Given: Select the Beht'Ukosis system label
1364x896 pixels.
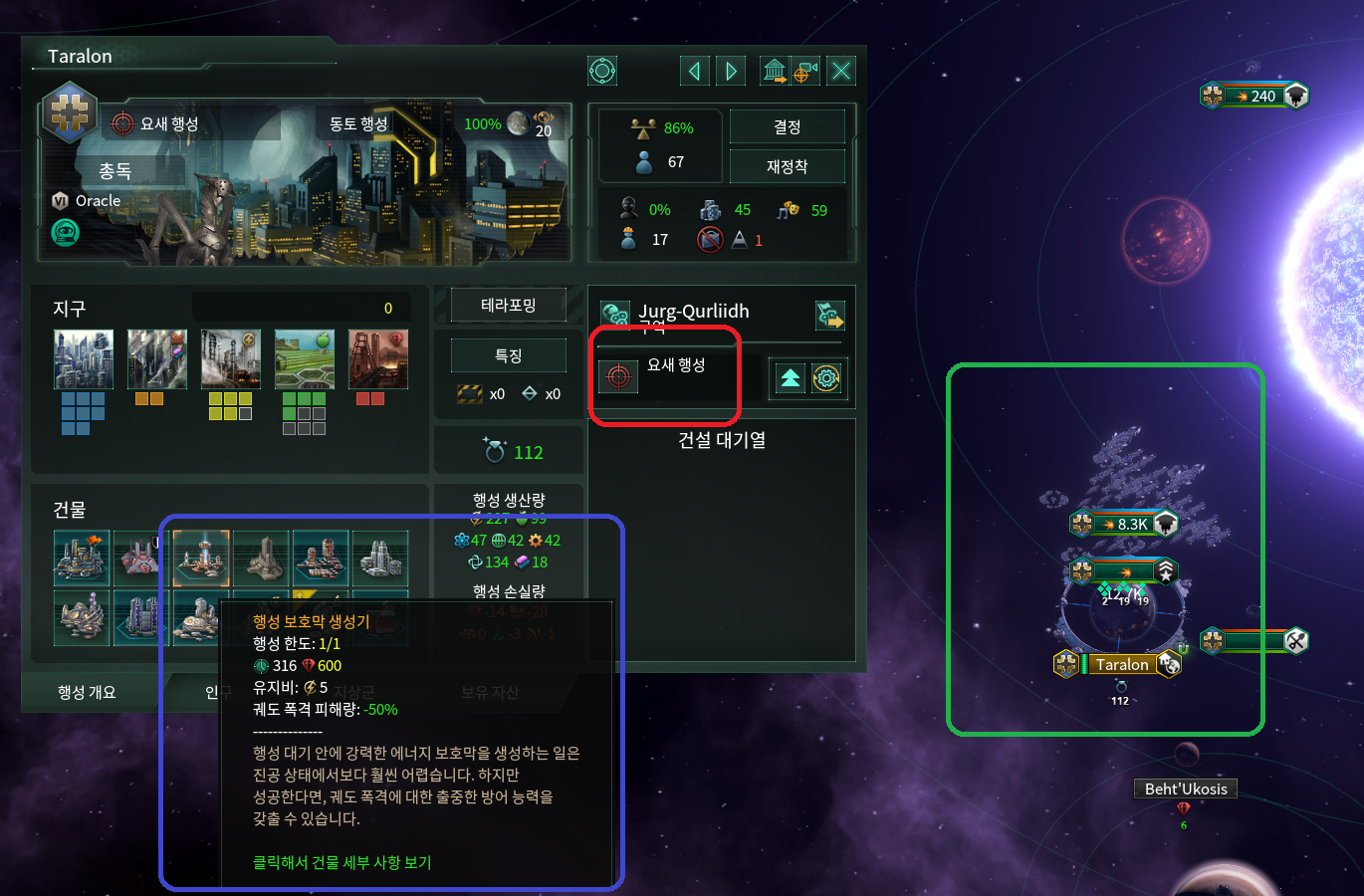Looking at the screenshot, I should pos(1185,787).
